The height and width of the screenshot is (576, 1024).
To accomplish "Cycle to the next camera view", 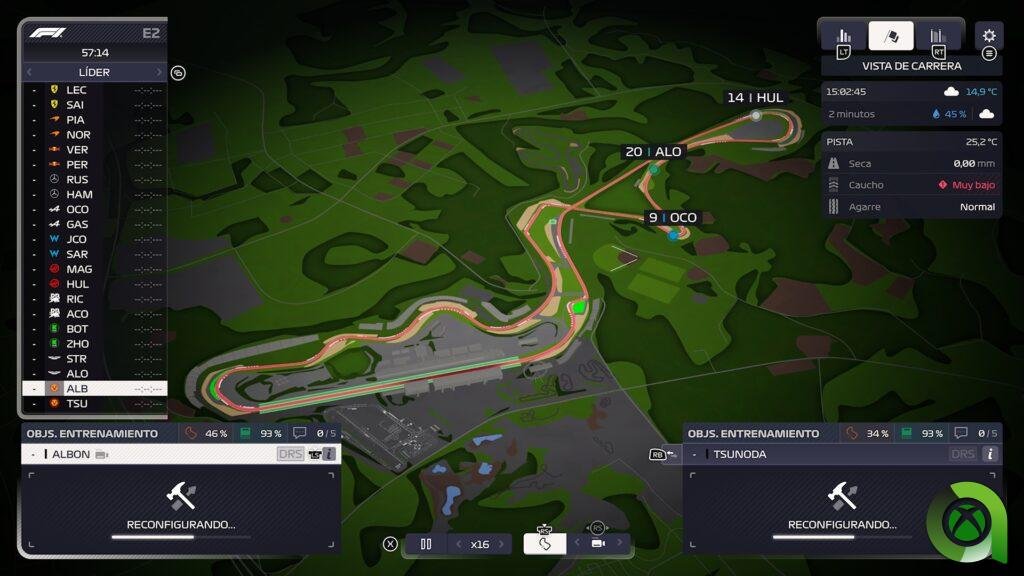I will click(620, 543).
